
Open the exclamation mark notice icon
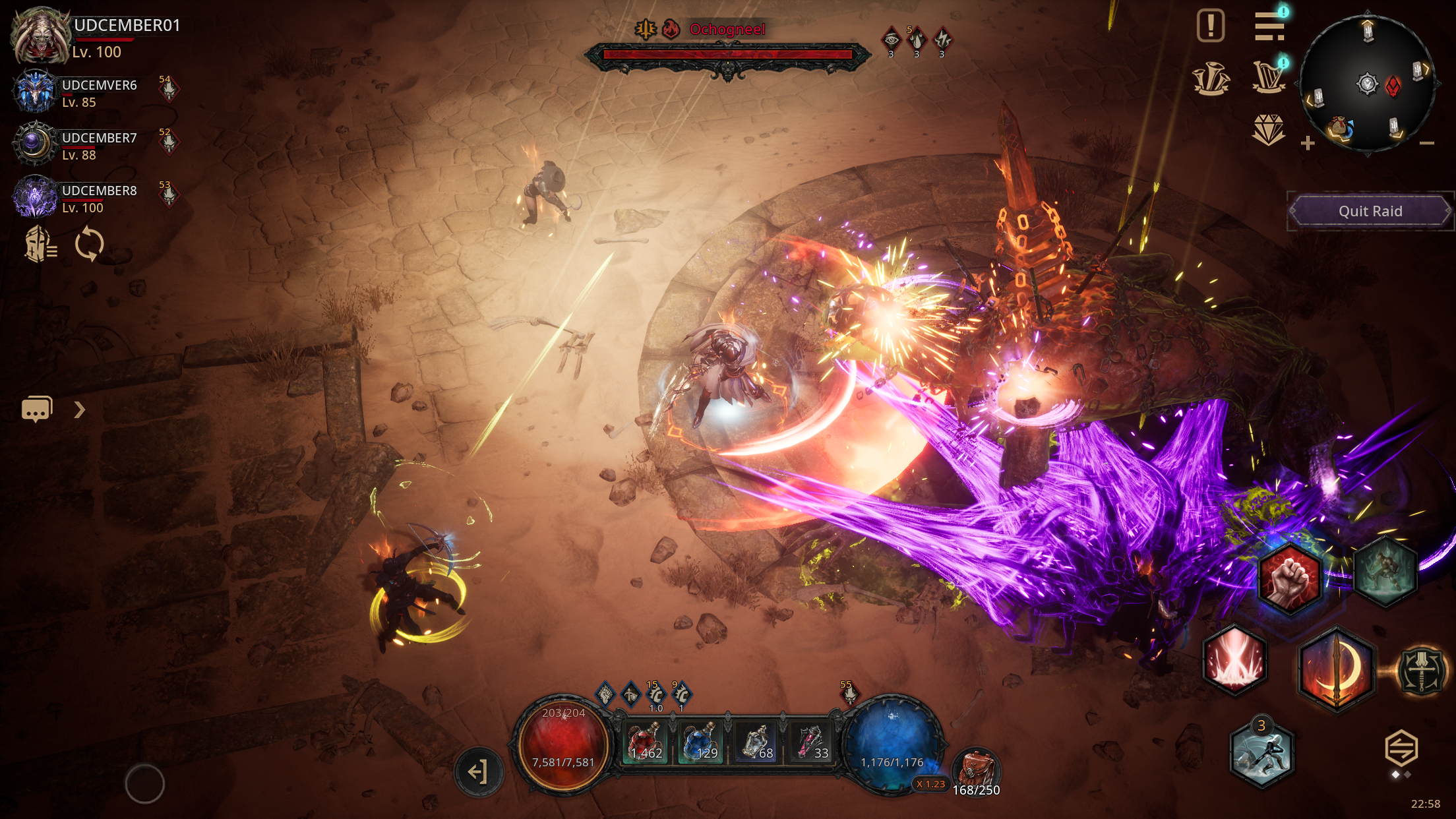point(1210,26)
